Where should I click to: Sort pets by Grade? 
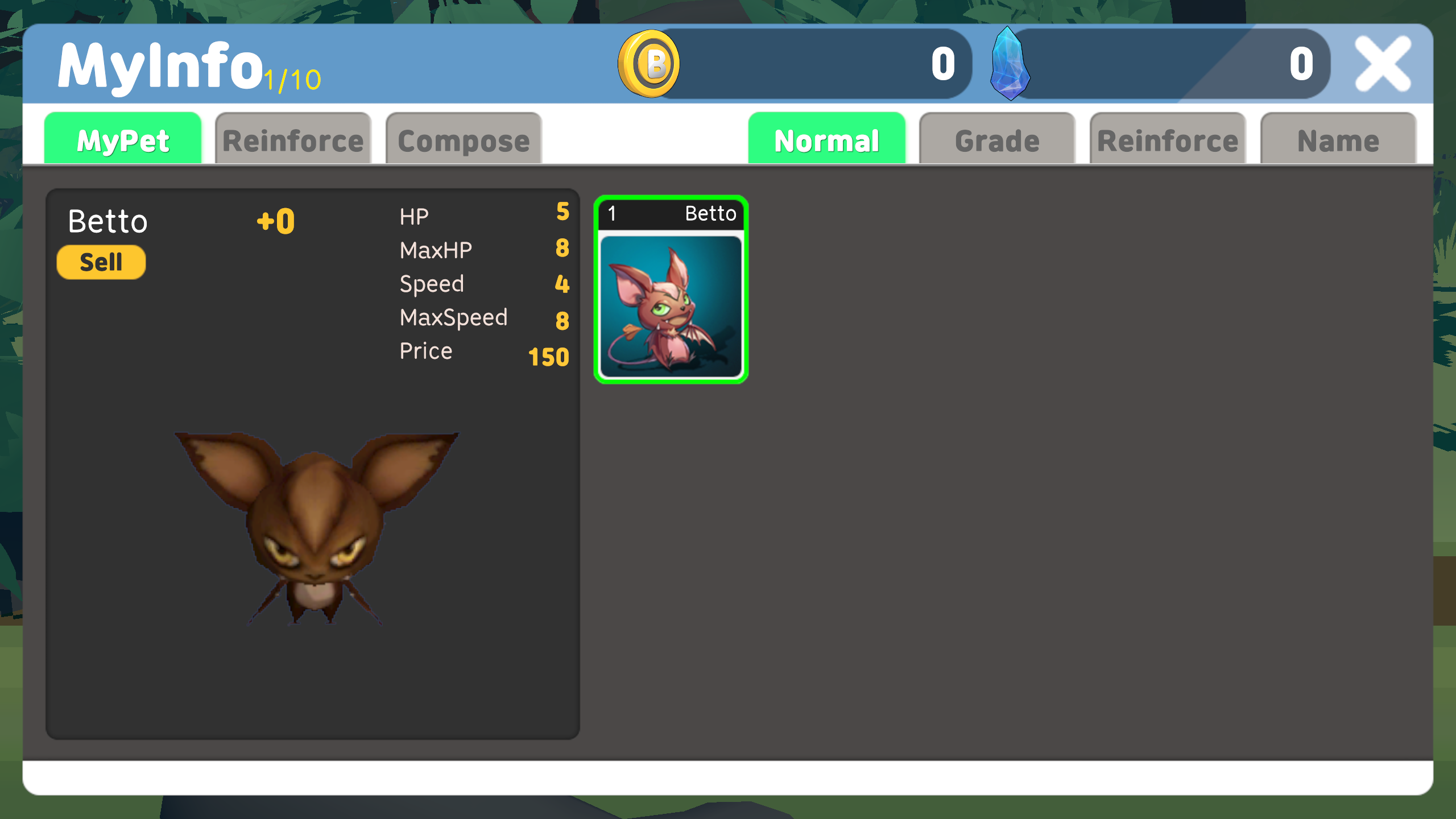click(997, 139)
